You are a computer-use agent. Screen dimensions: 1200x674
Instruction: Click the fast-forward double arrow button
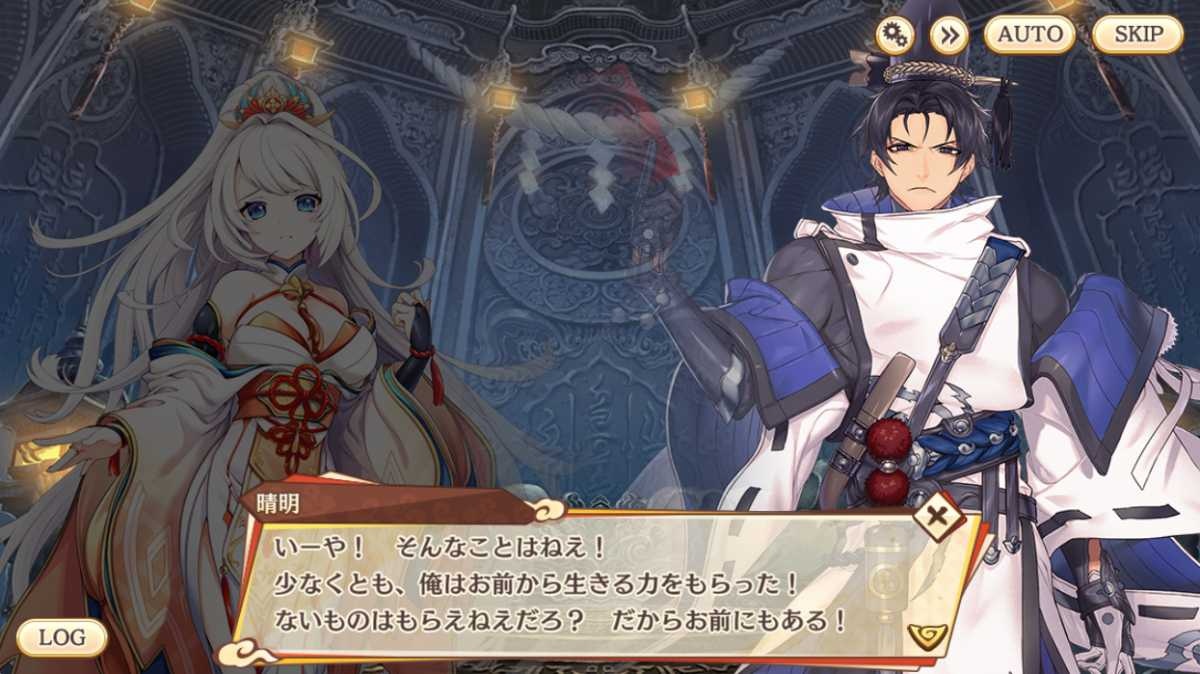(949, 35)
